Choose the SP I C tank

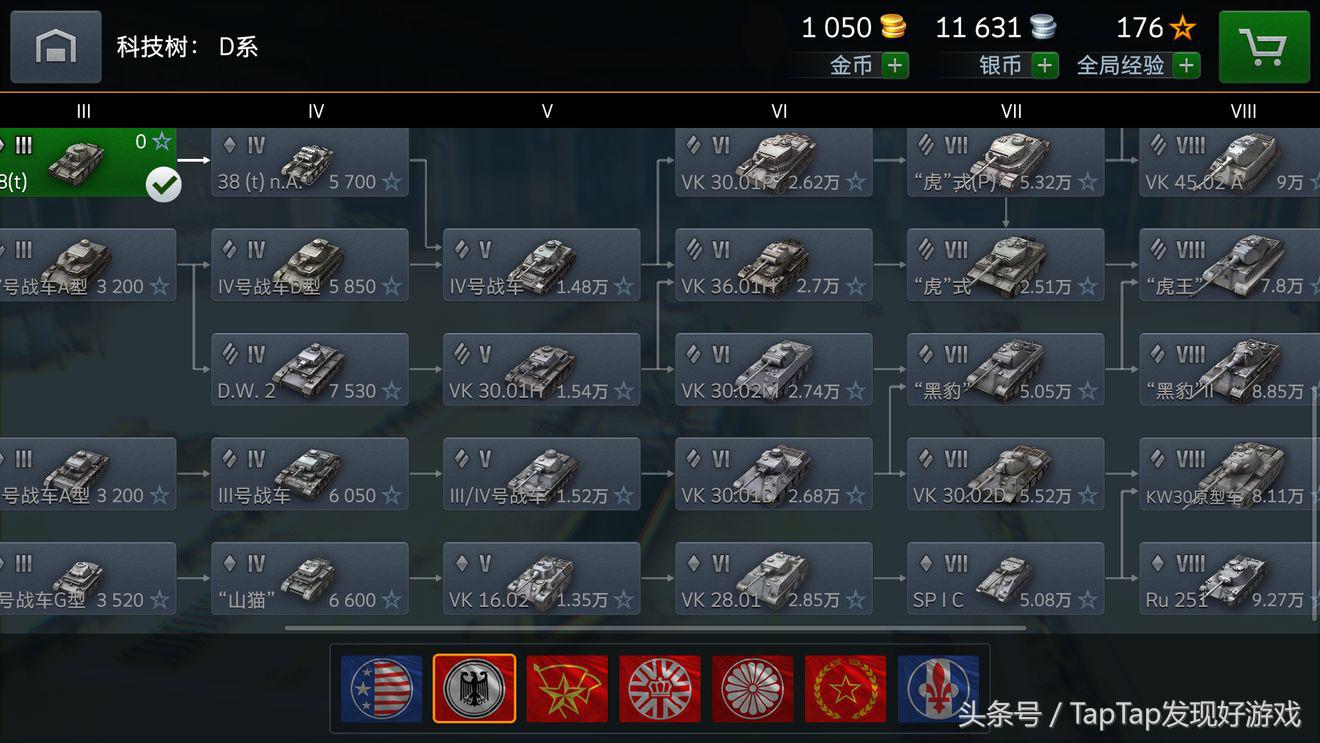(1006, 579)
